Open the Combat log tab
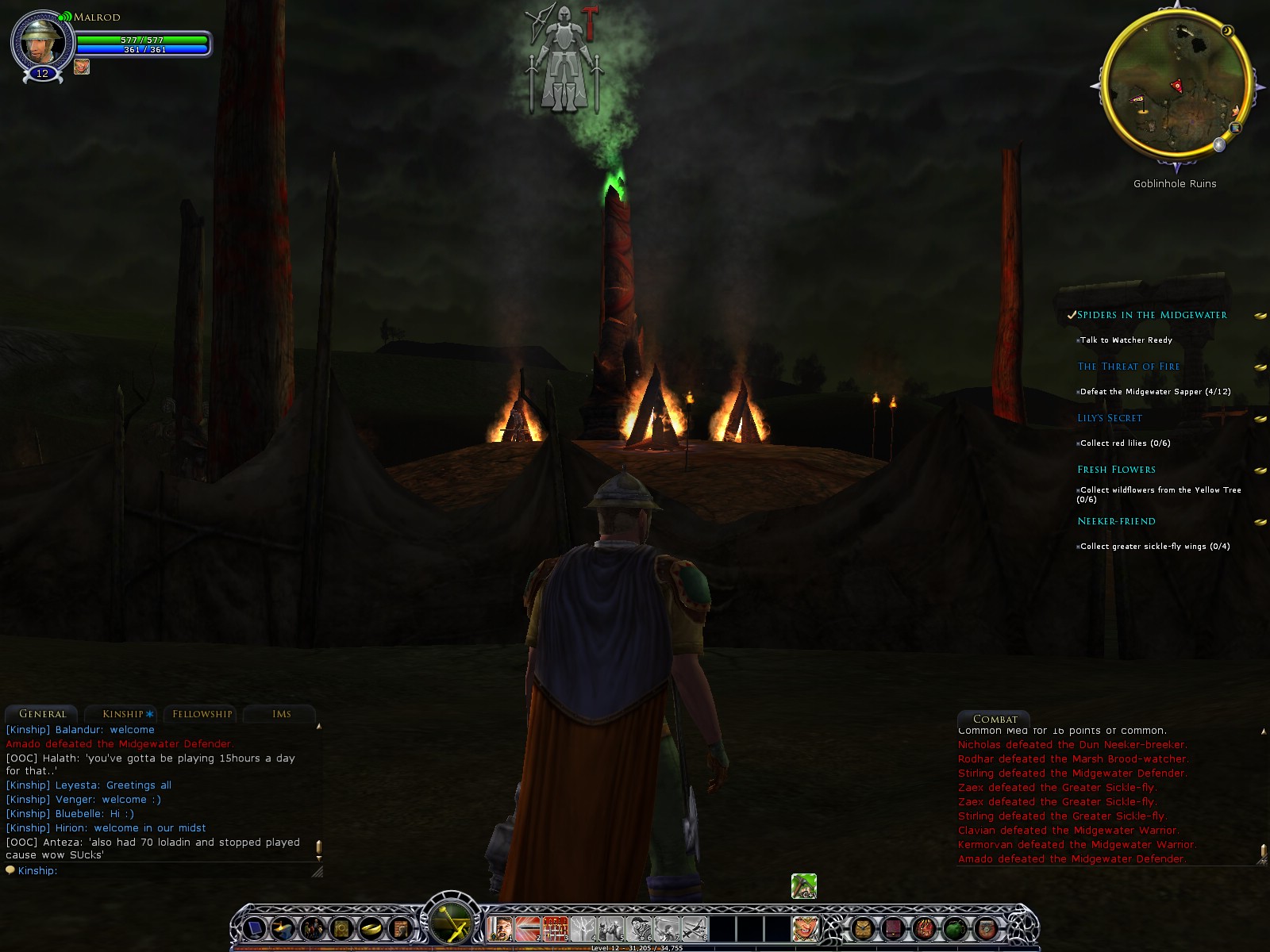 click(995, 719)
